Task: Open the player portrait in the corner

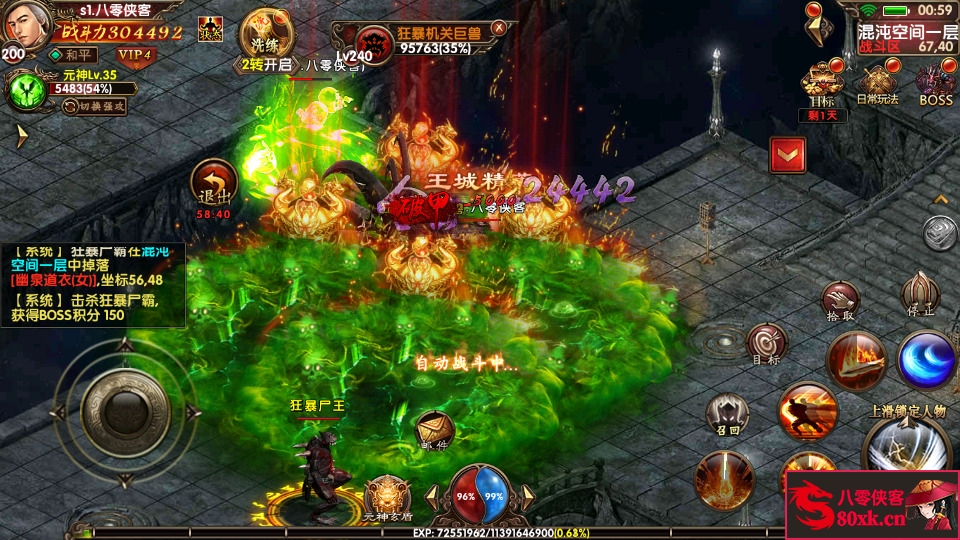Action: pos(25,24)
